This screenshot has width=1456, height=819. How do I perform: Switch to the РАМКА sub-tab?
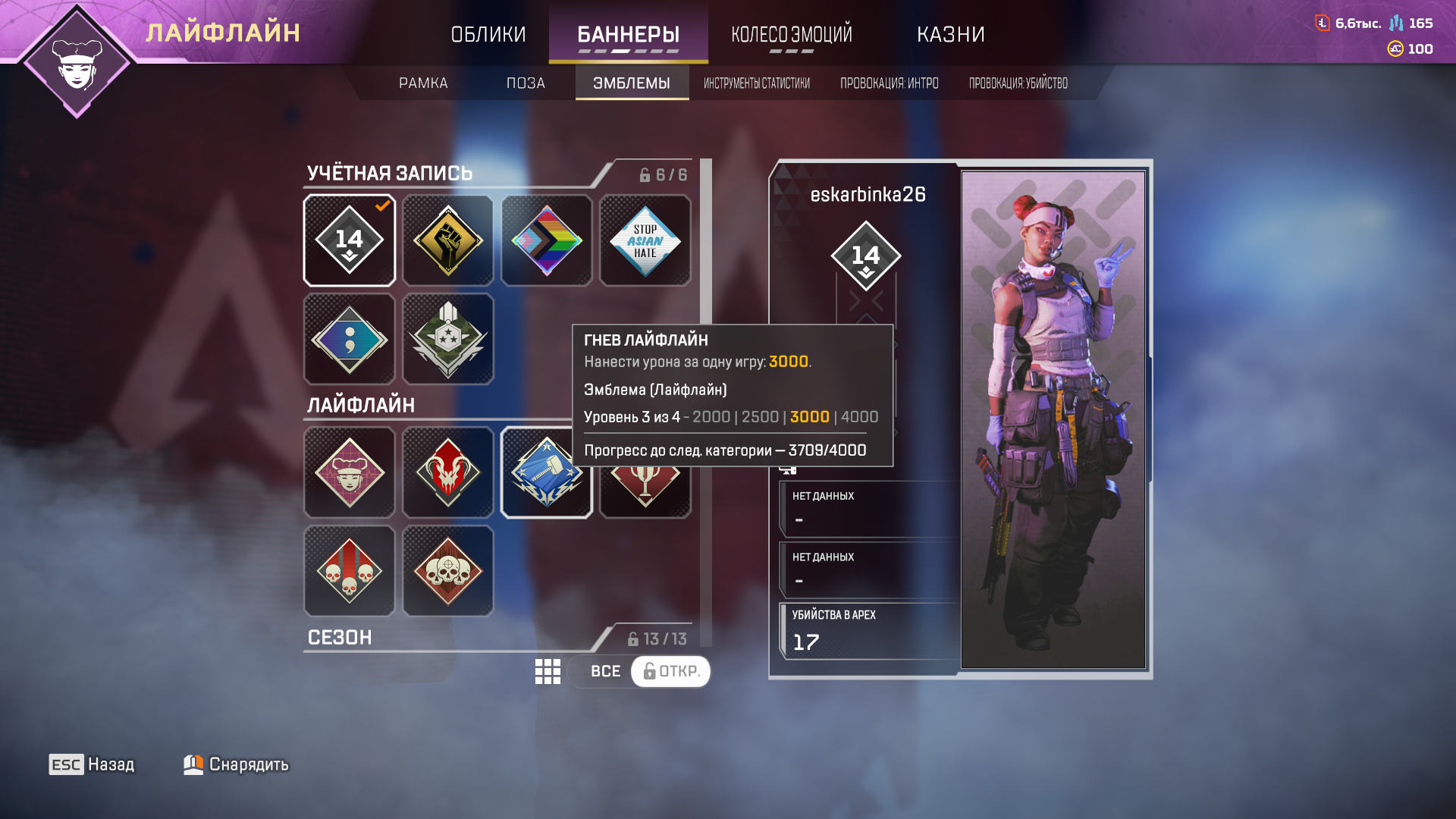pos(423,83)
